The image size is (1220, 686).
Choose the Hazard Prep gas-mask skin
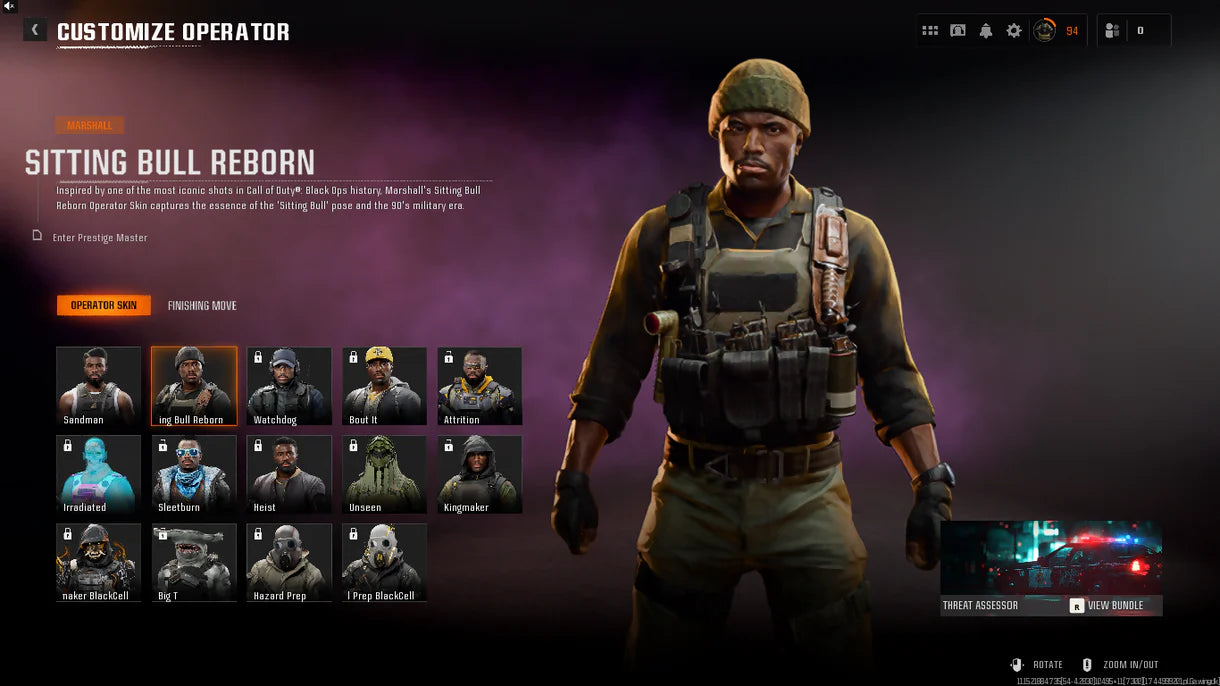tap(289, 562)
